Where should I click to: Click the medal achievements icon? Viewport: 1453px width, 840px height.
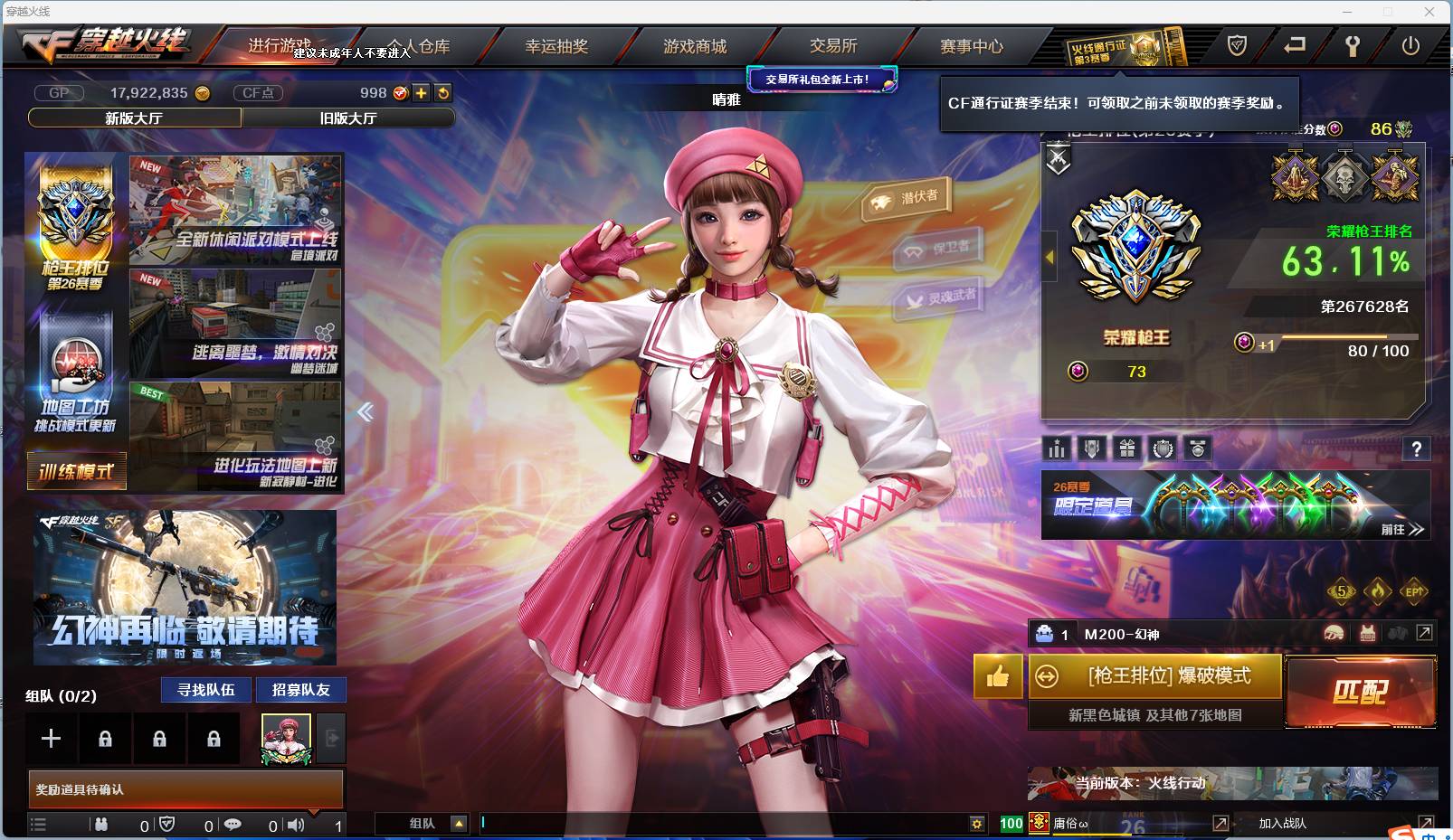pos(1196,449)
